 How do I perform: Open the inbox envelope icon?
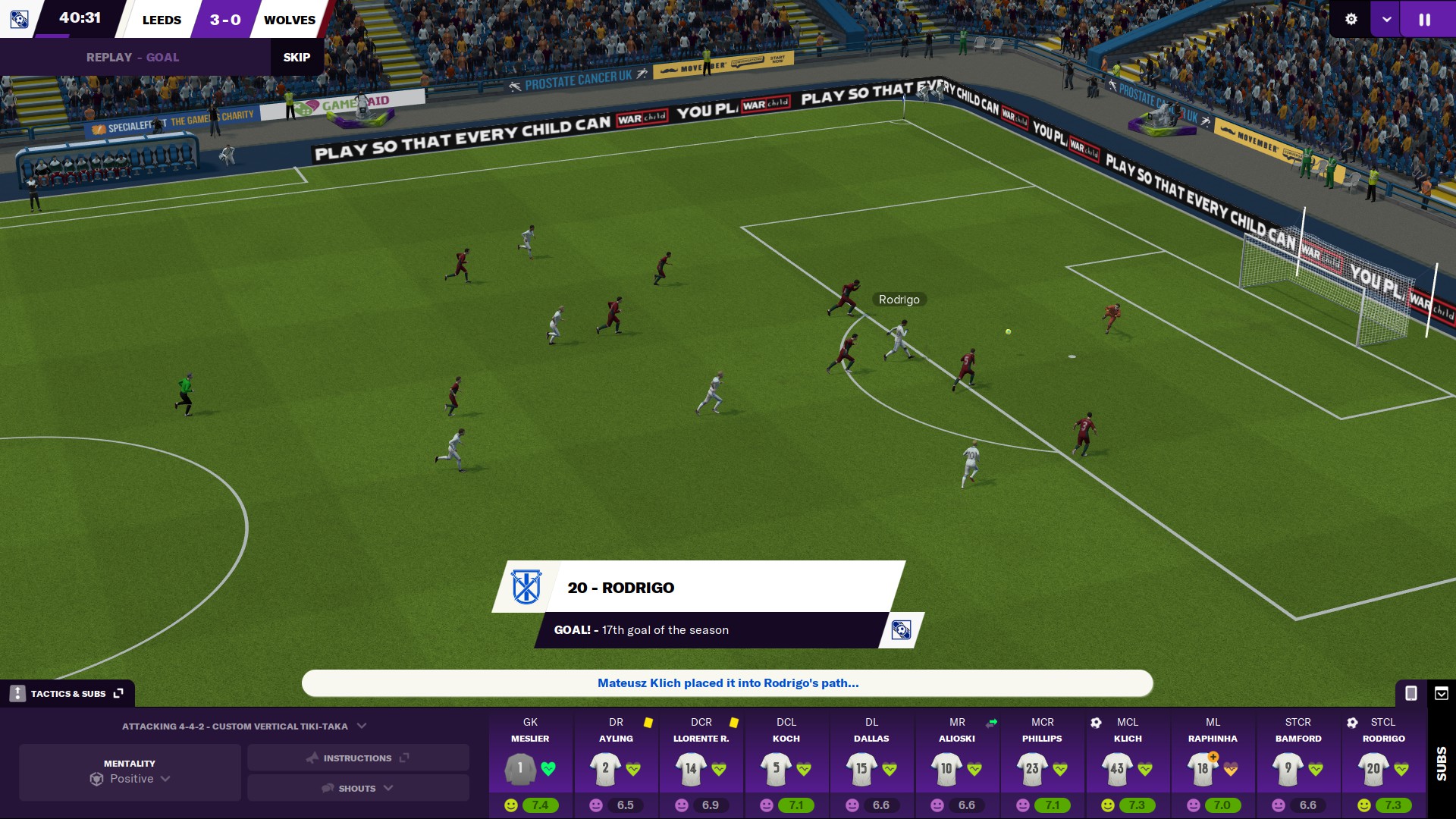coord(1442,693)
